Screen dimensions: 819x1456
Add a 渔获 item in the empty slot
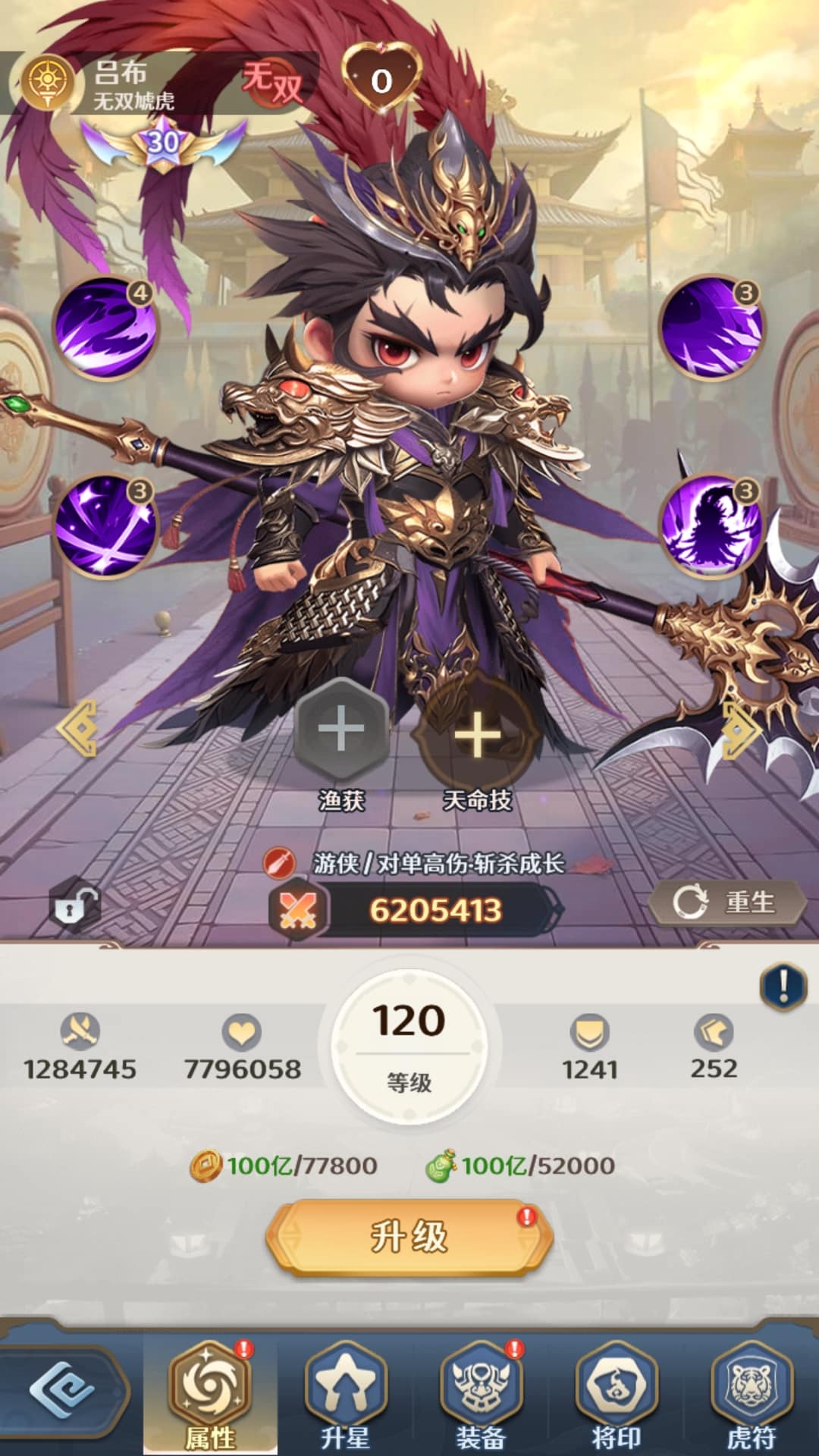tap(341, 730)
